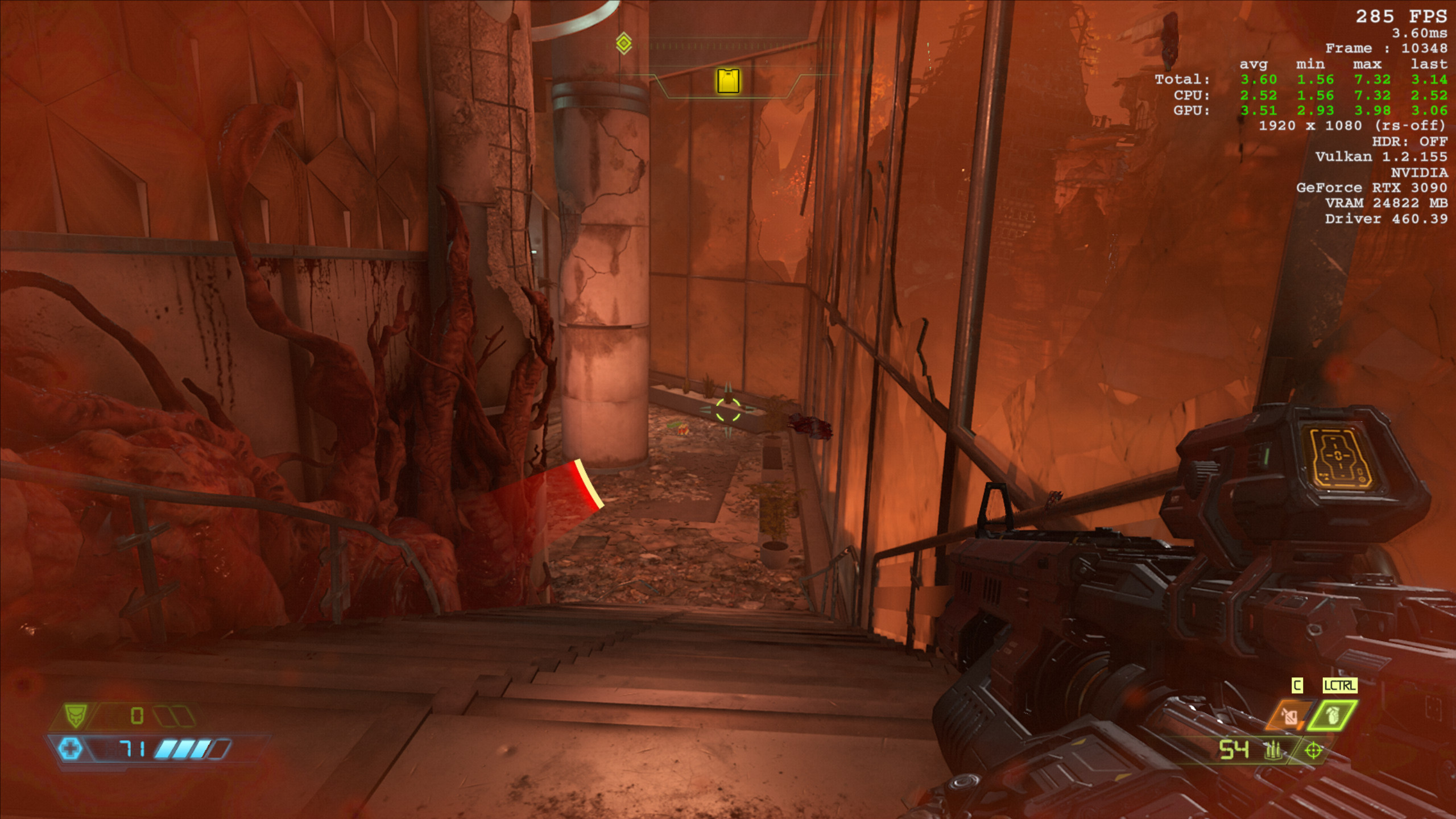Select the yellow keycard objective icon
Screen dimensions: 1456x819
[728, 81]
